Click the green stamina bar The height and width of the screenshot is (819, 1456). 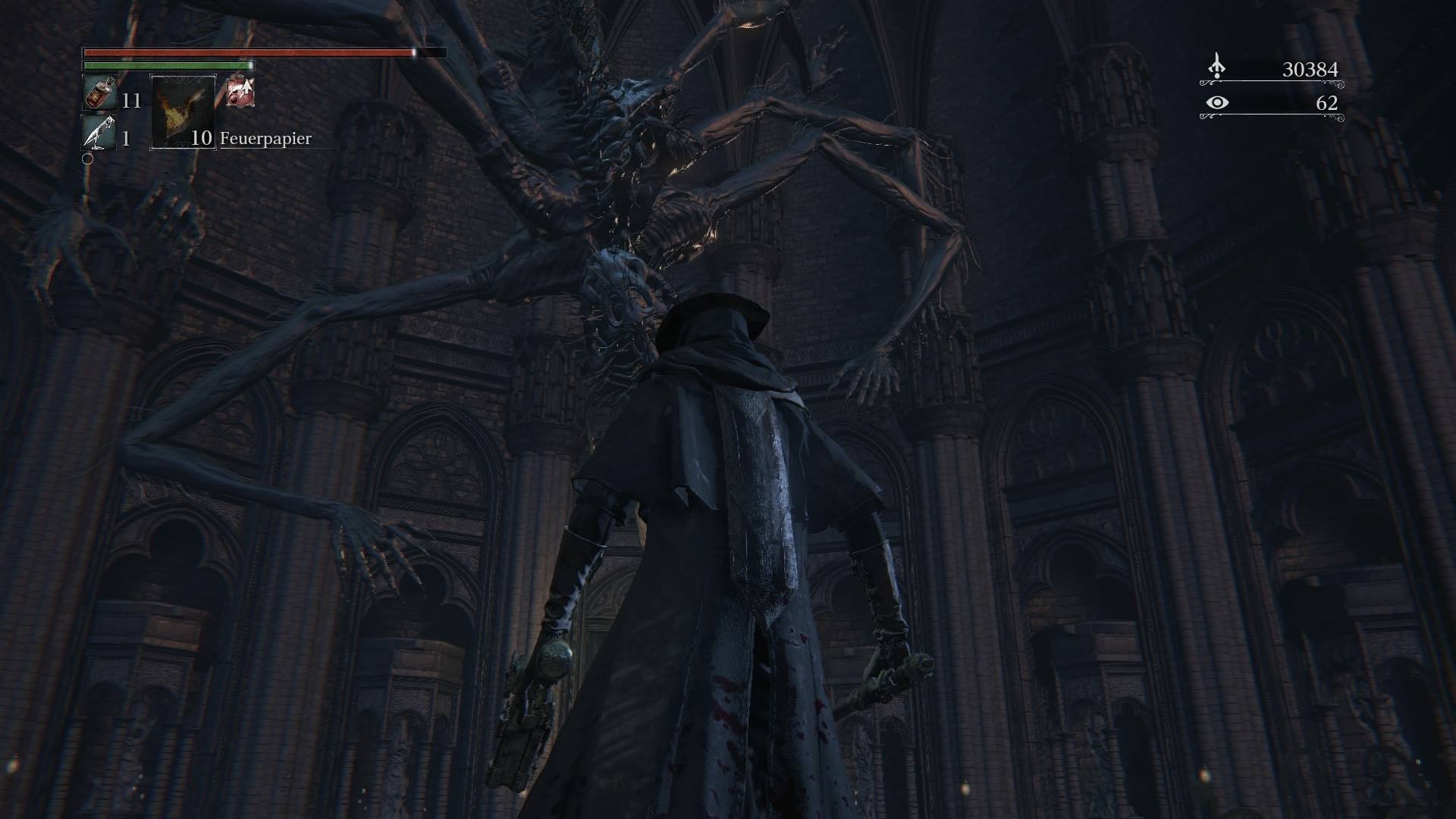tap(167, 65)
